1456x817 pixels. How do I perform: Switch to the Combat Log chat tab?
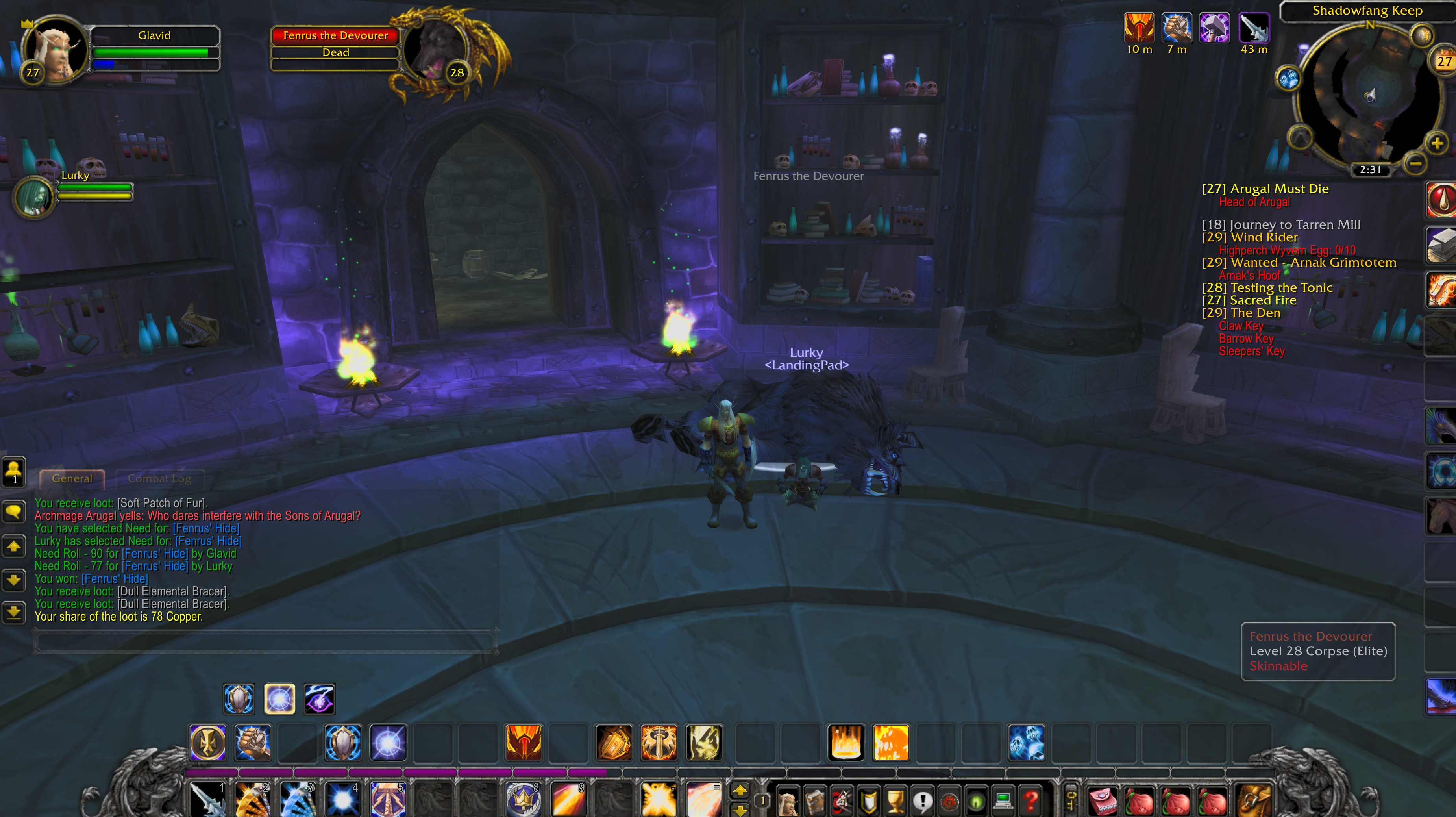tap(159, 478)
